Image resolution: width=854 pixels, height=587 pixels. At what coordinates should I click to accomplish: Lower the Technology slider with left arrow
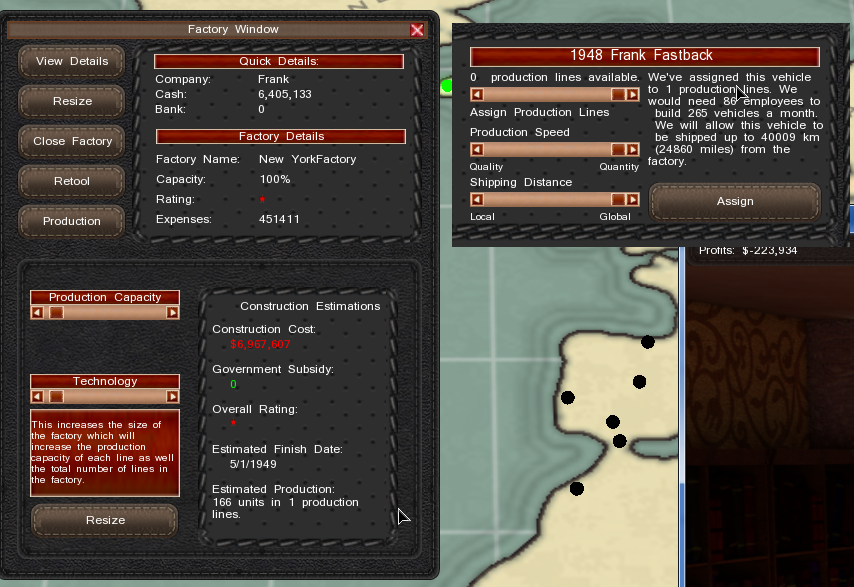[x=37, y=396]
